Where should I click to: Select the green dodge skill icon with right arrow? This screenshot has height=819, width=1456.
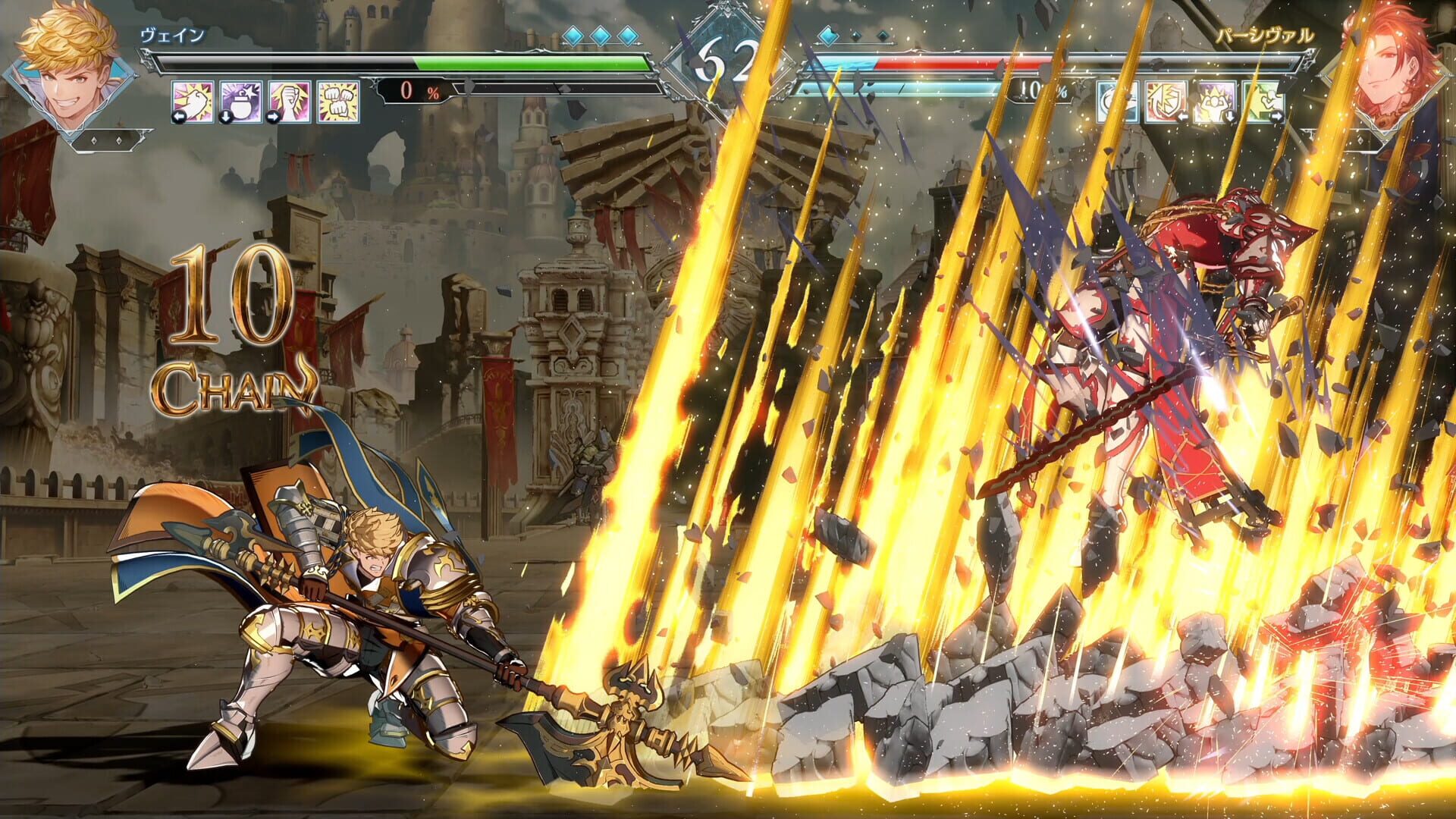(x=1259, y=102)
